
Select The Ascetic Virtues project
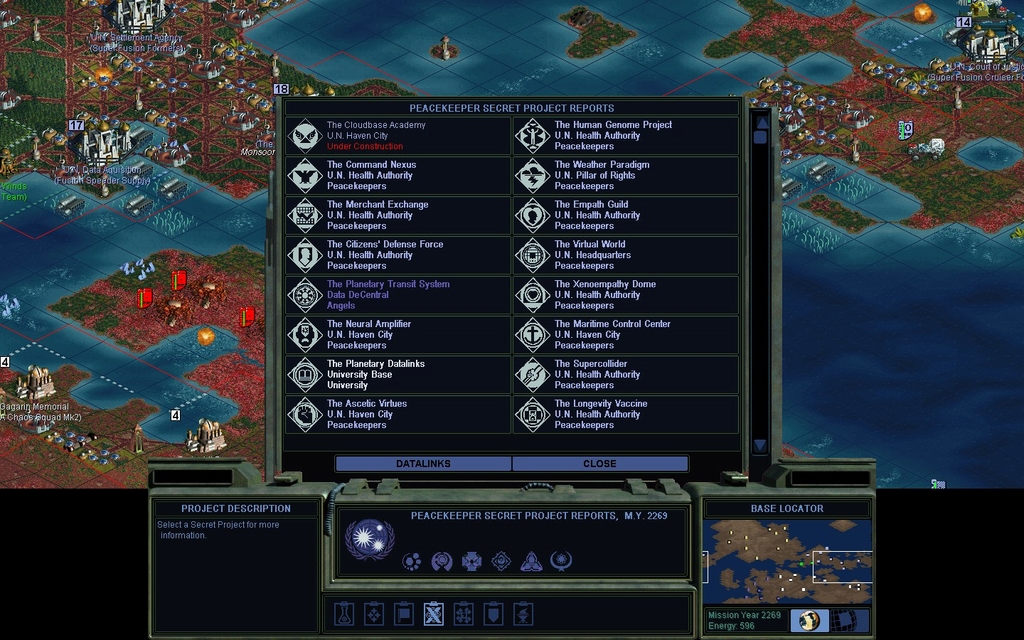point(398,414)
